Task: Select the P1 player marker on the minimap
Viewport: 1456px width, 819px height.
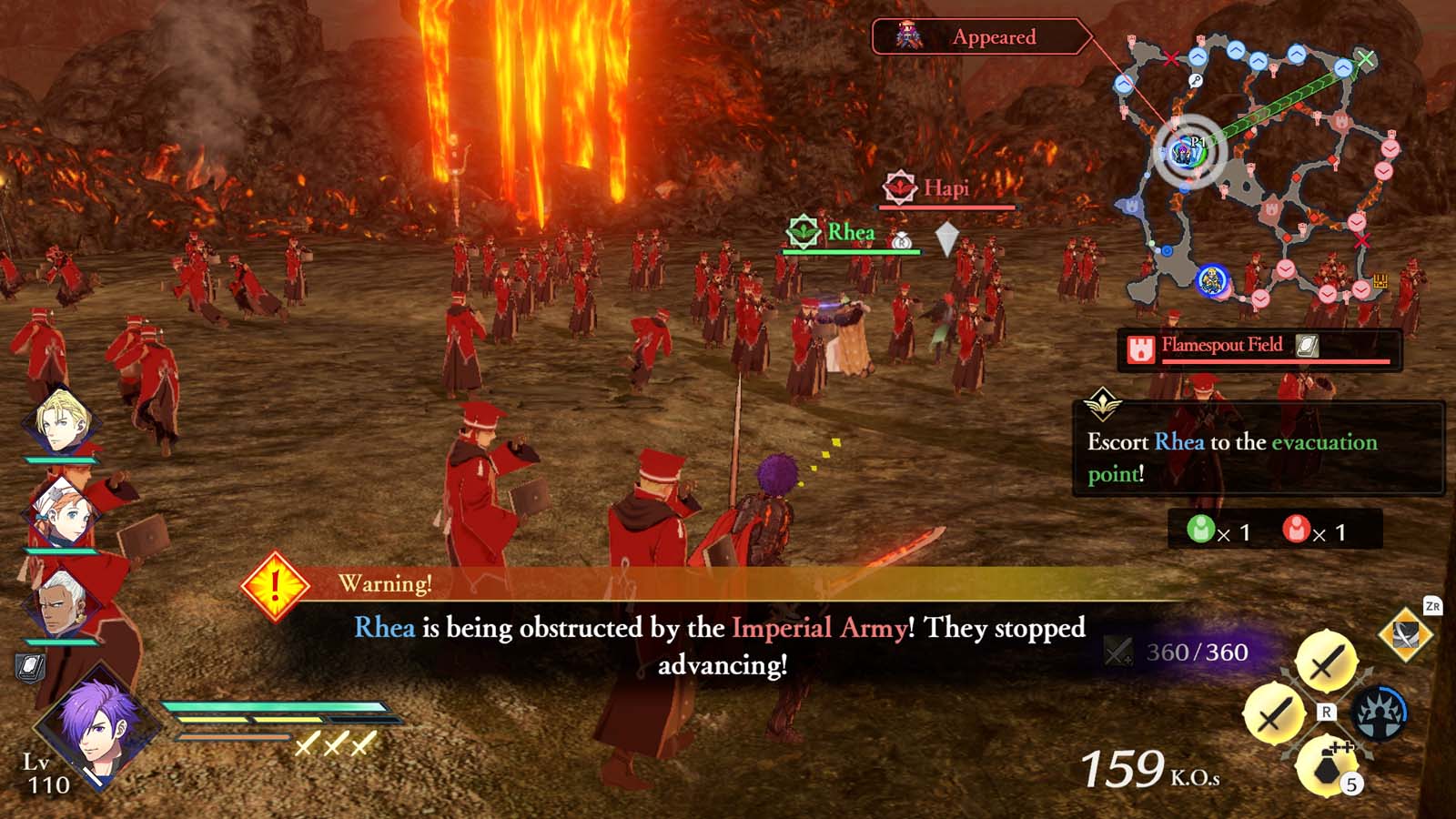Action: pos(1184,152)
